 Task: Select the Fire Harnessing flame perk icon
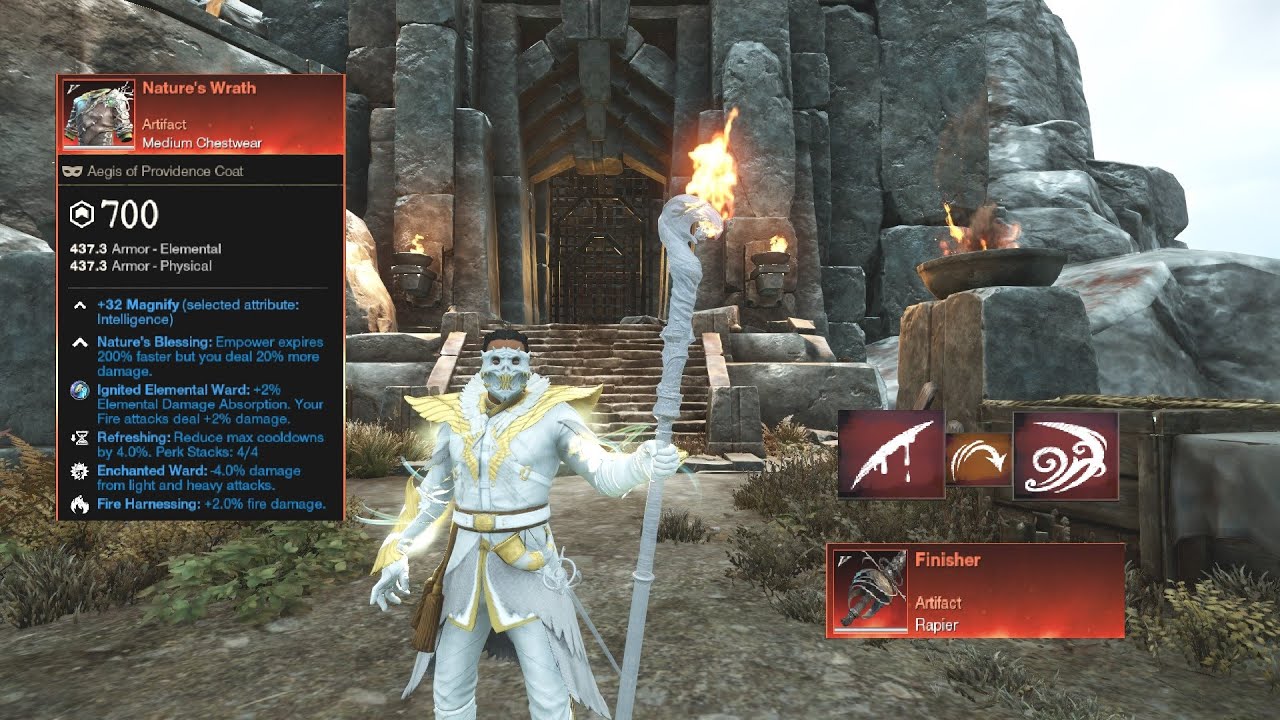79,504
